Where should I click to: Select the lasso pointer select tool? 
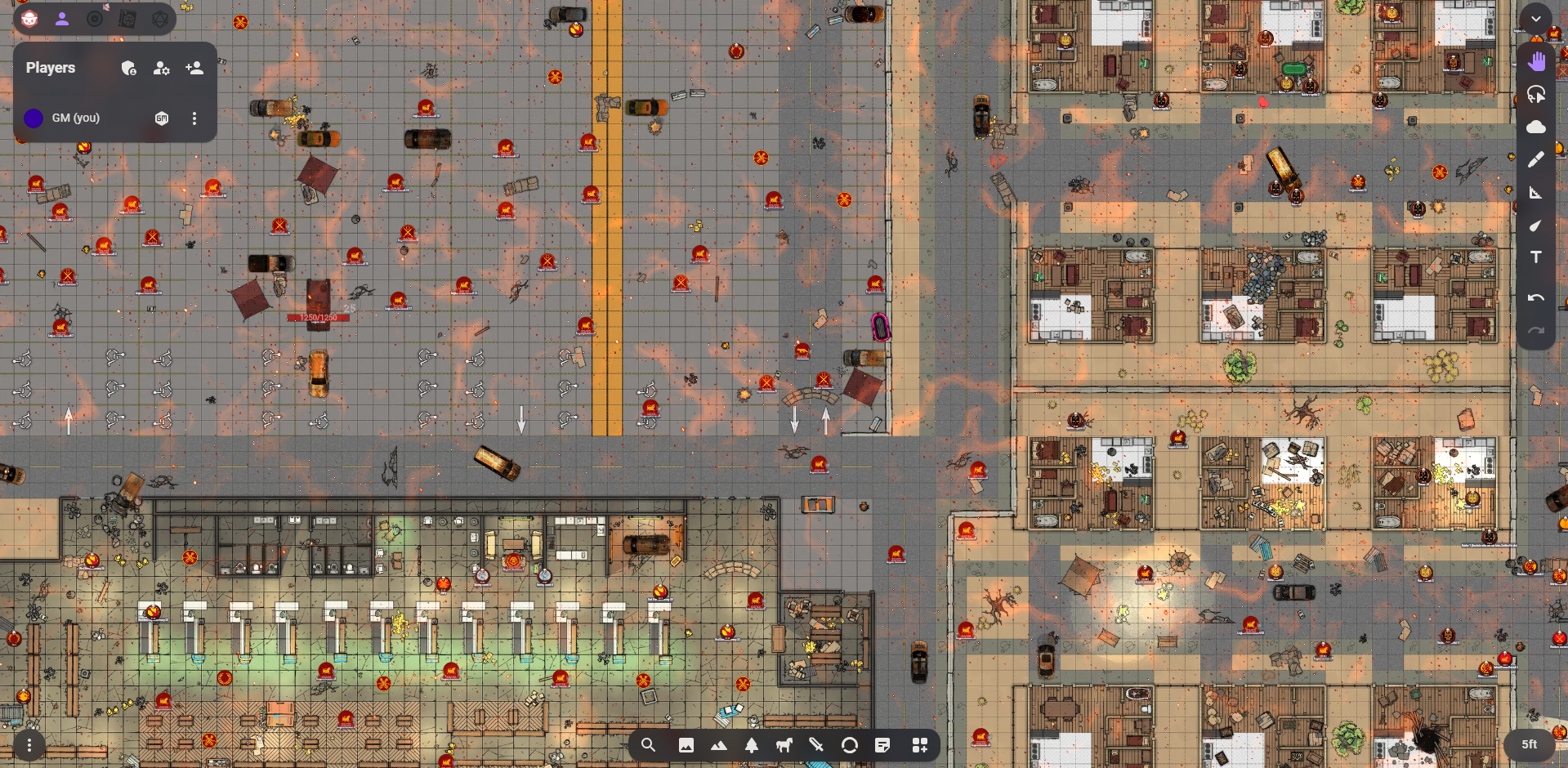pyautogui.click(x=1536, y=94)
